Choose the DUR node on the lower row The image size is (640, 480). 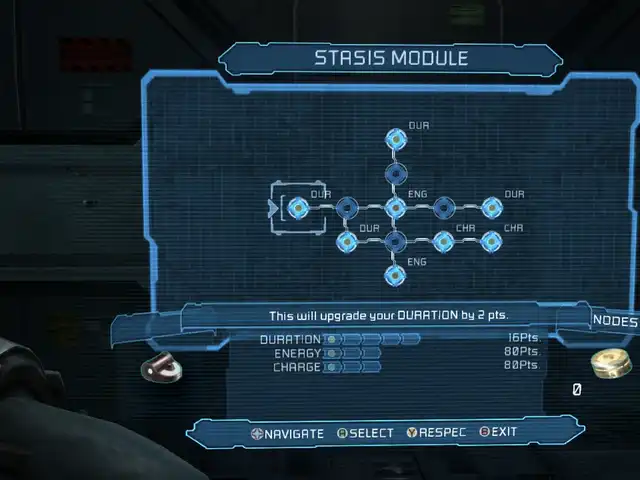click(x=347, y=241)
